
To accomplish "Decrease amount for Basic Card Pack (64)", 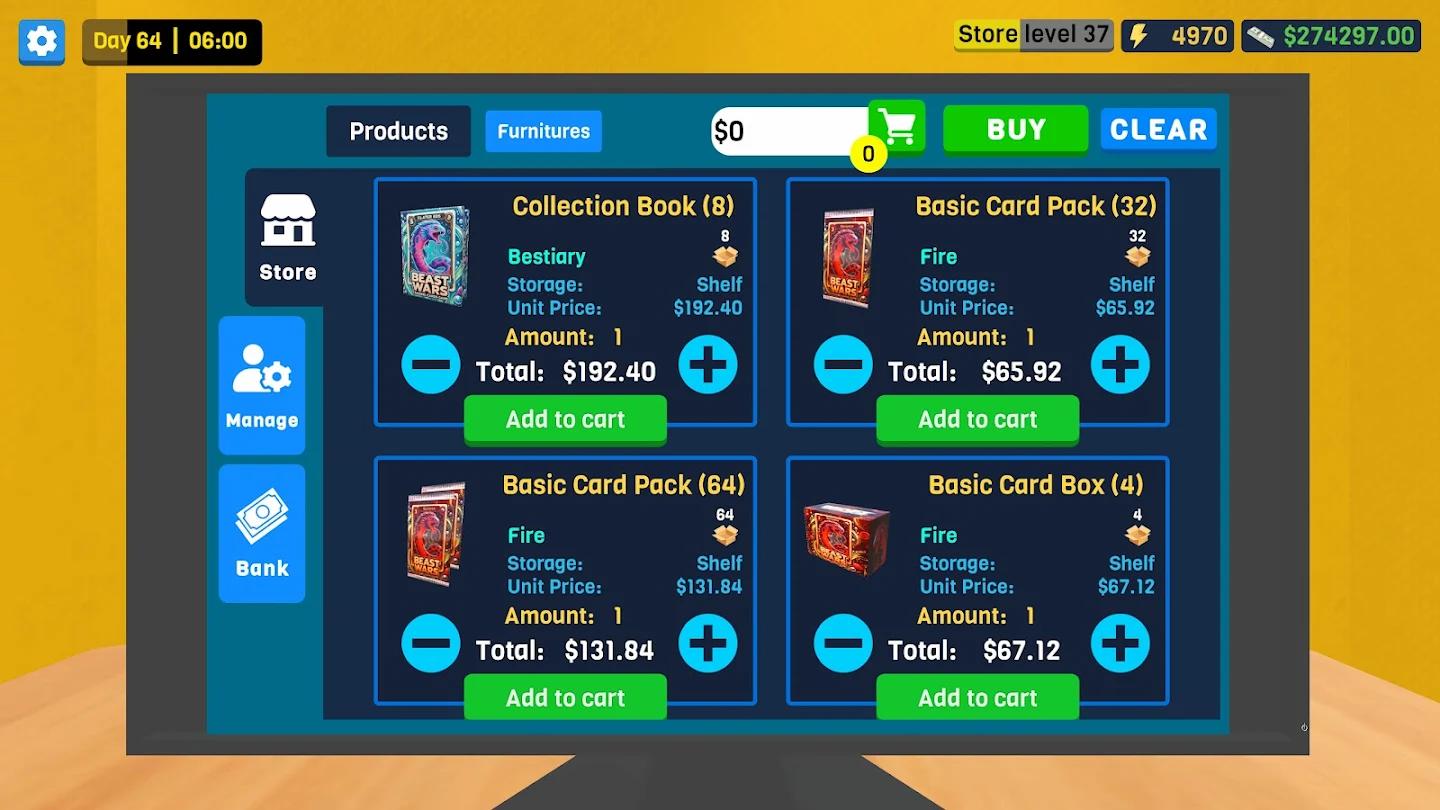I will click(431, 643).
